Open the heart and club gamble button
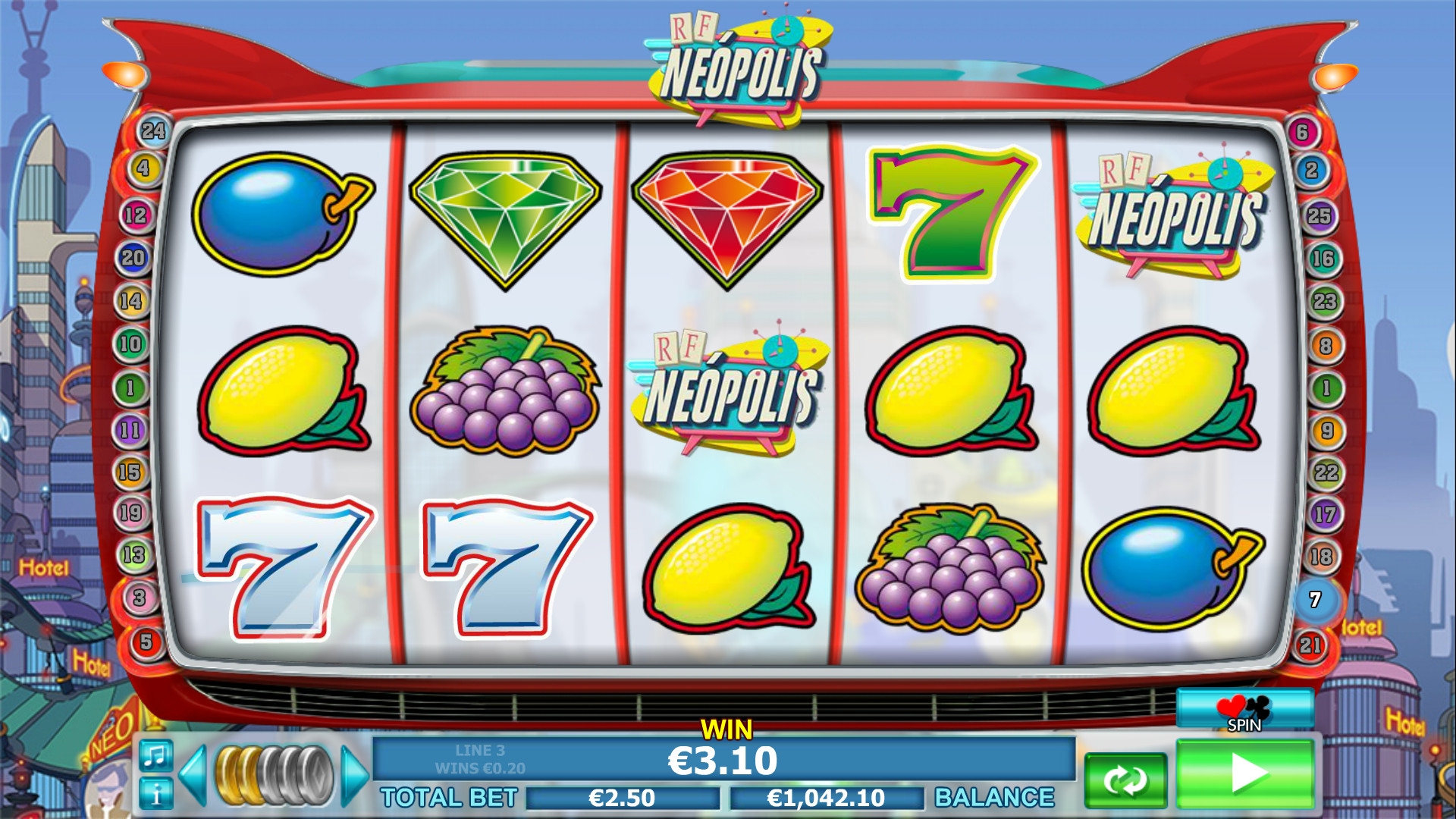Image resolution: width=1456 pixels, height=819 pixels. [x=1244, y=711]
